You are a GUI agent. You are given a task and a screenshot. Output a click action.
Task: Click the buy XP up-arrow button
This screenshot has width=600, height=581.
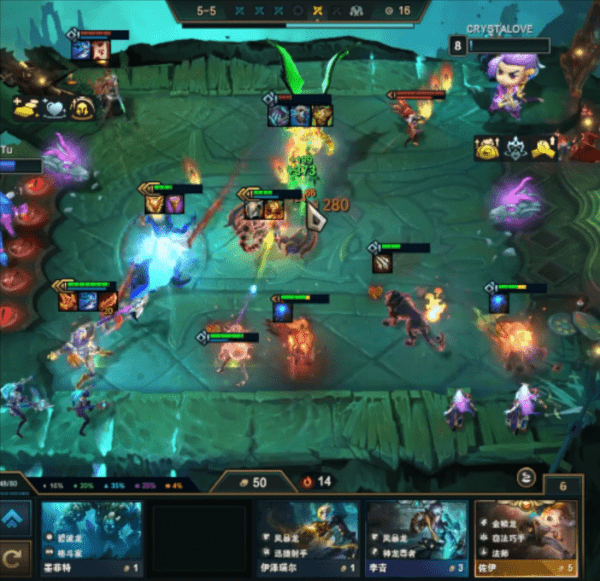coord(16,516)
